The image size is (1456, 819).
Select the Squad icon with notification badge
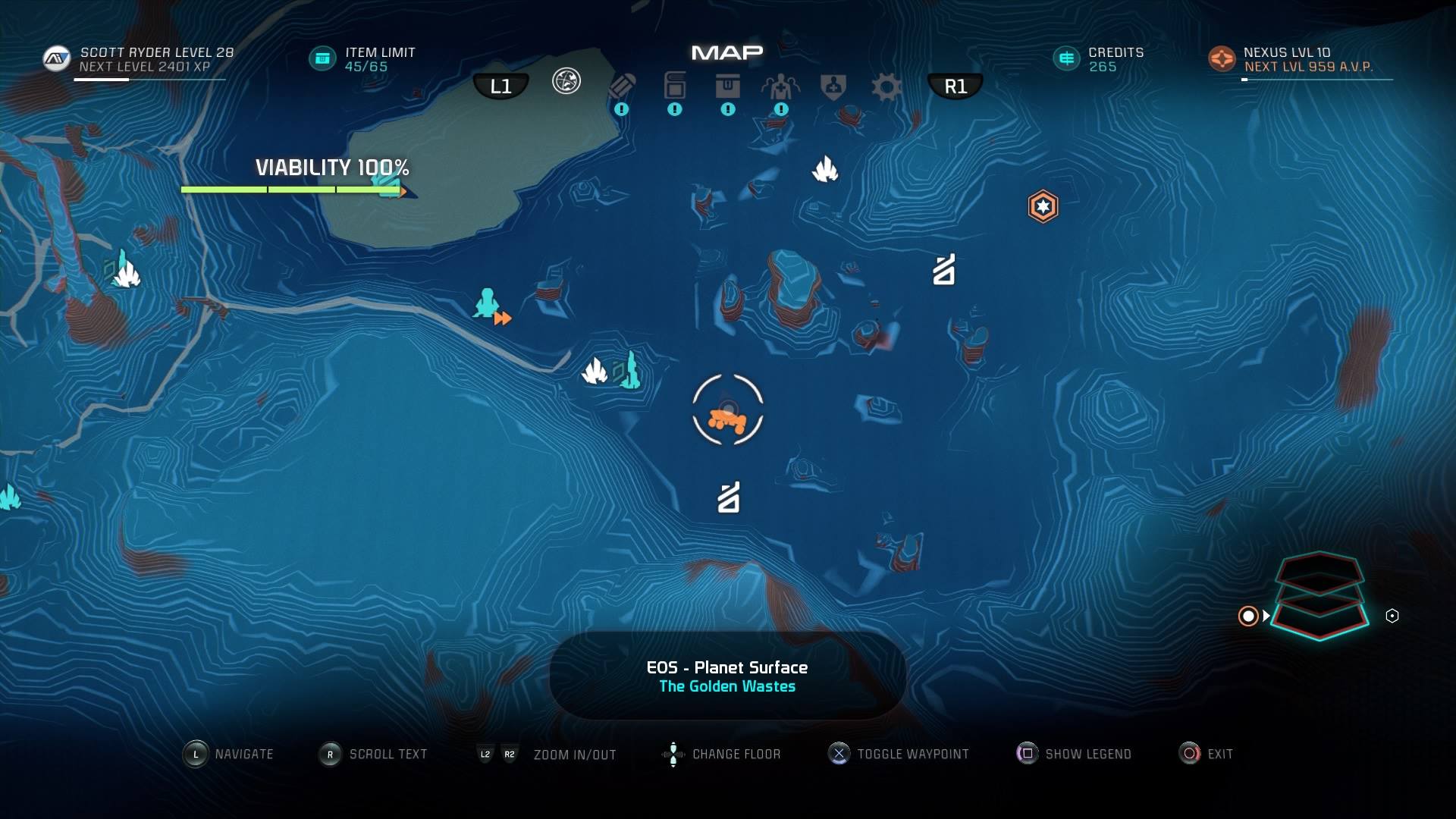click(x=781, y=86)
